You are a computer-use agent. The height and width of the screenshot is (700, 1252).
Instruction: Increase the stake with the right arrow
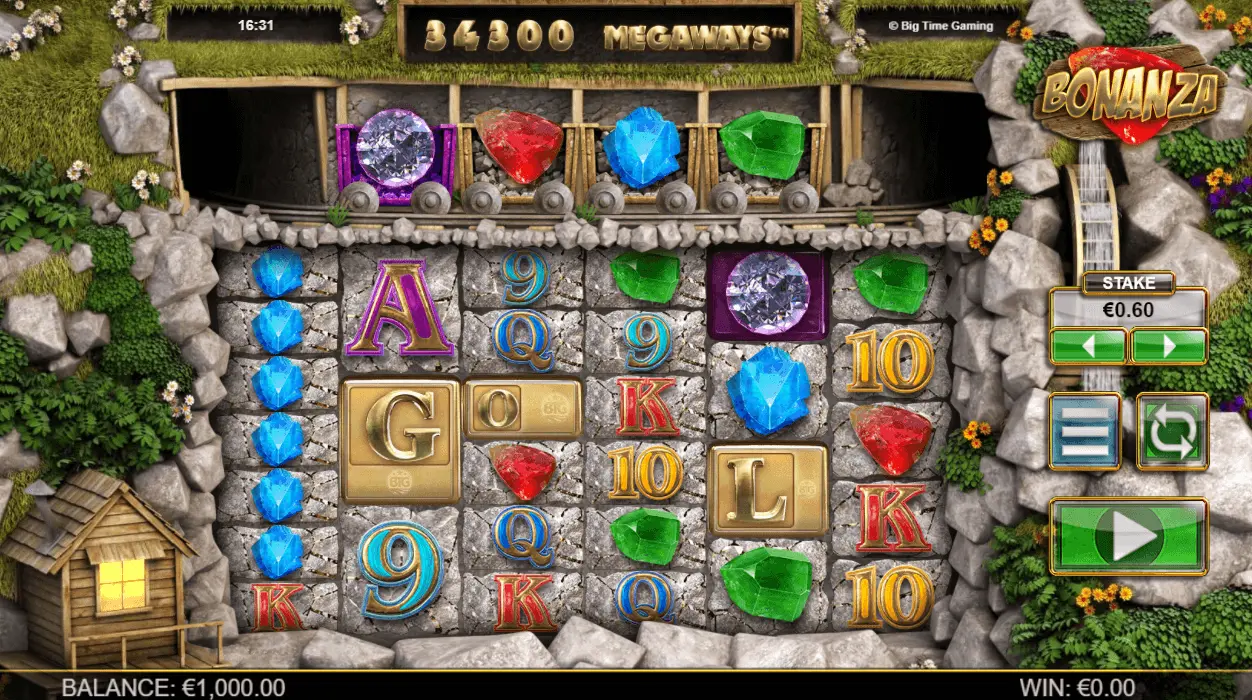[1168, 346]
